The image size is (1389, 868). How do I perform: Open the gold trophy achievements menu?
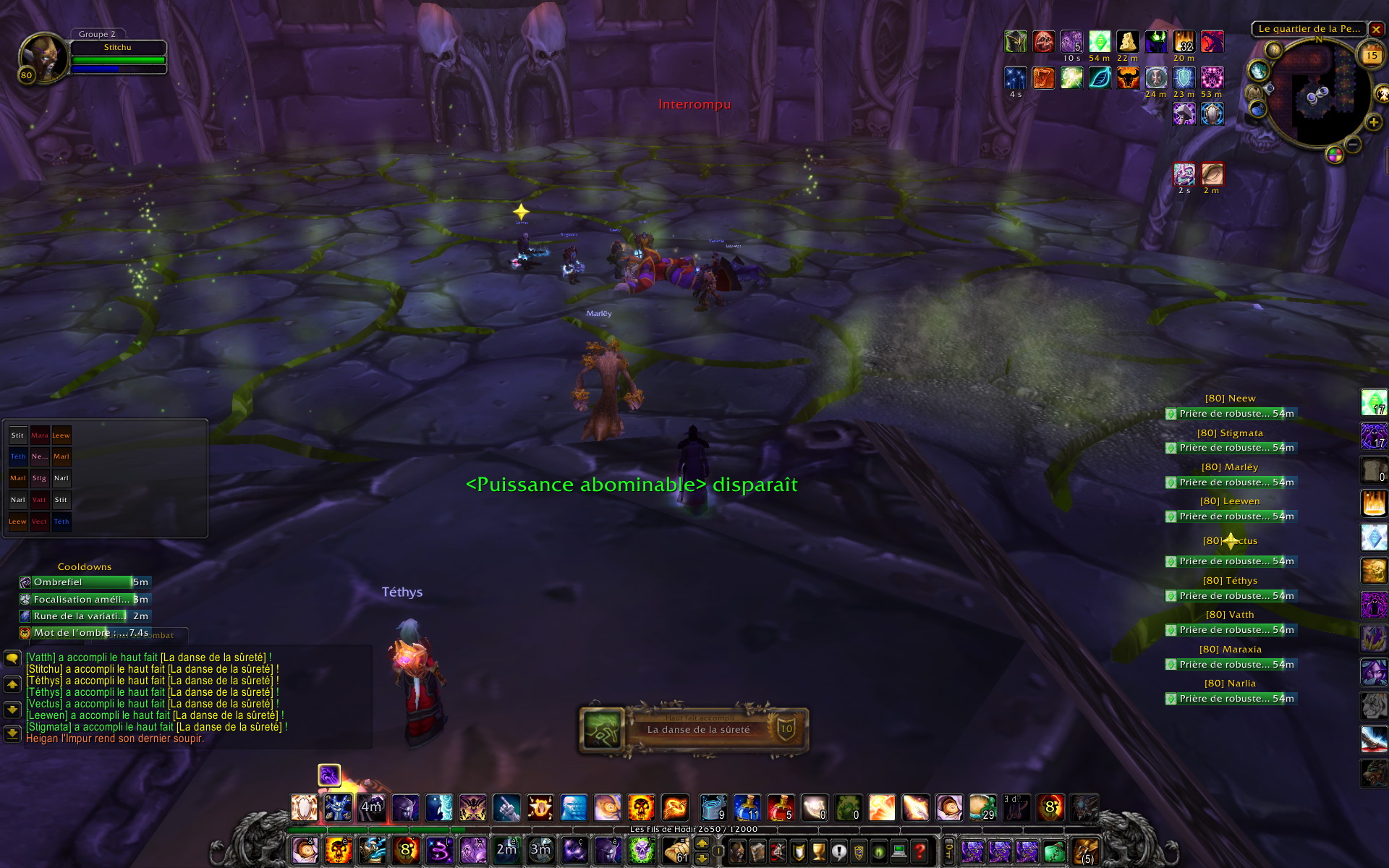click(x=818, y=851)
